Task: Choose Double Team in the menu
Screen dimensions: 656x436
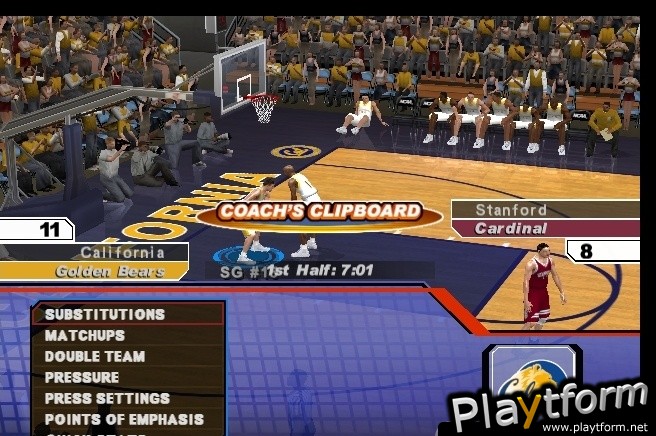Action: tap(95, 356)
